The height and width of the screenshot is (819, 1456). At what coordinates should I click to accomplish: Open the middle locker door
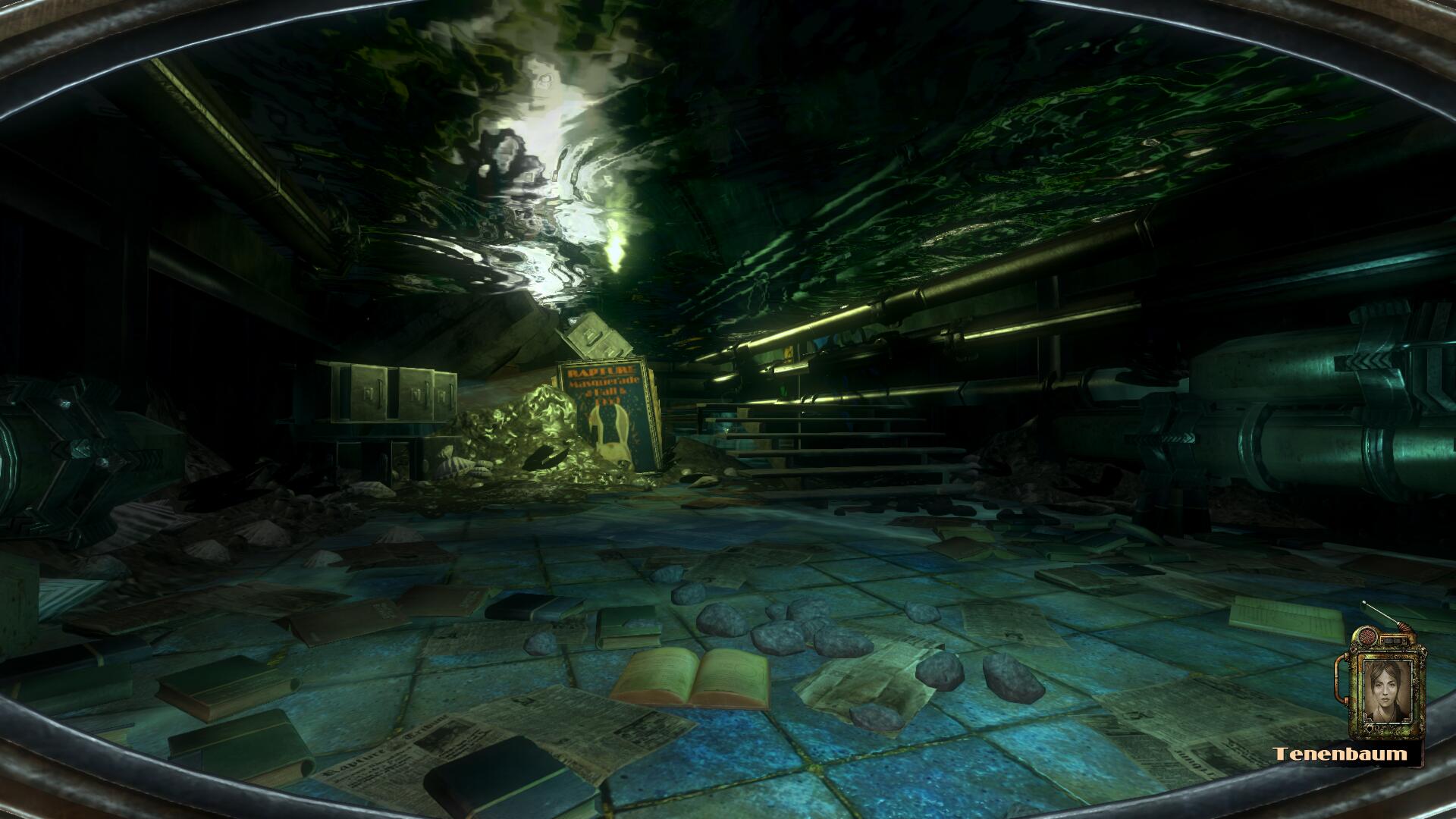coord(417,393)
